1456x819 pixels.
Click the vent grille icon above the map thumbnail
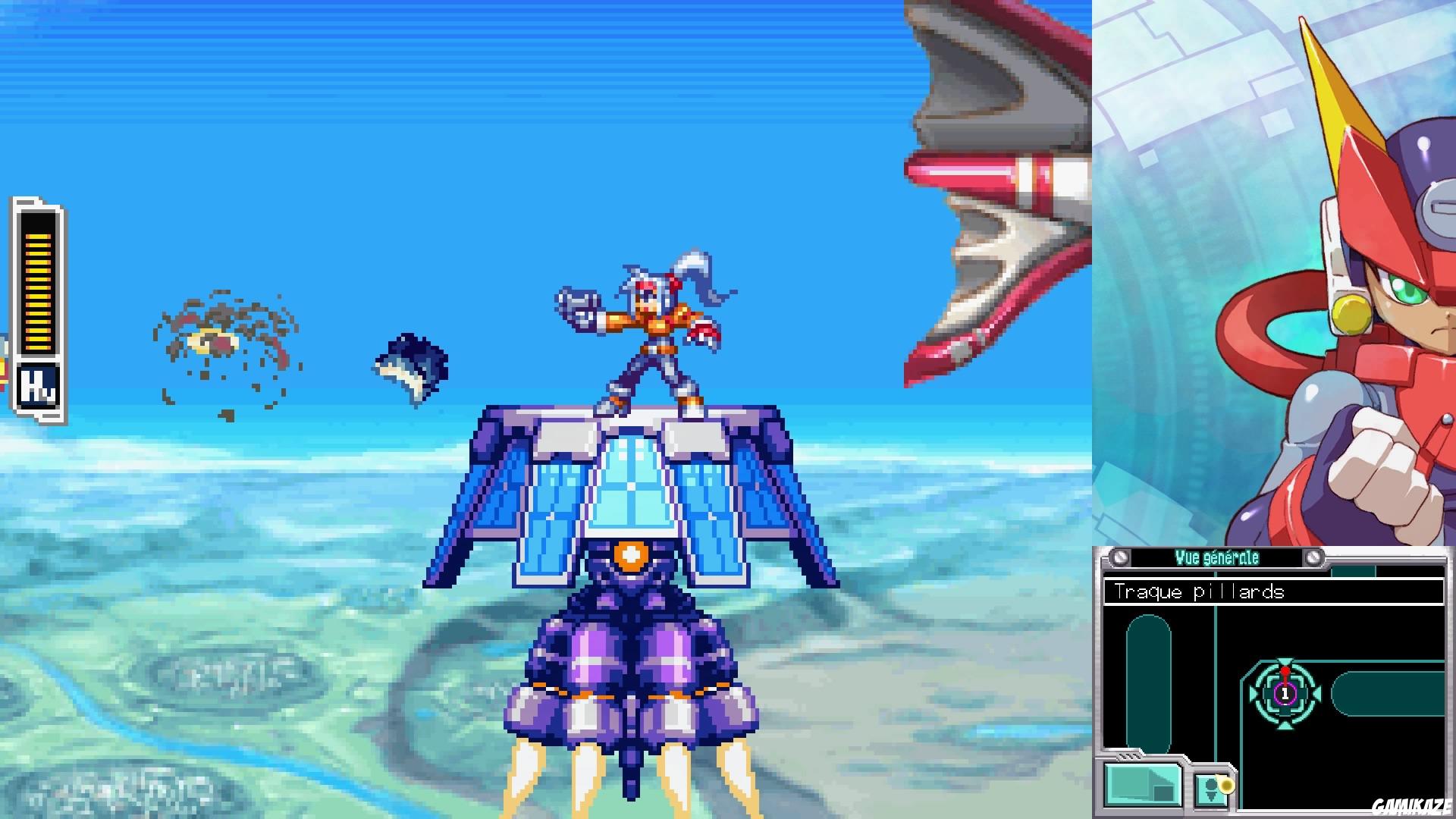[x=1128, y=756]
